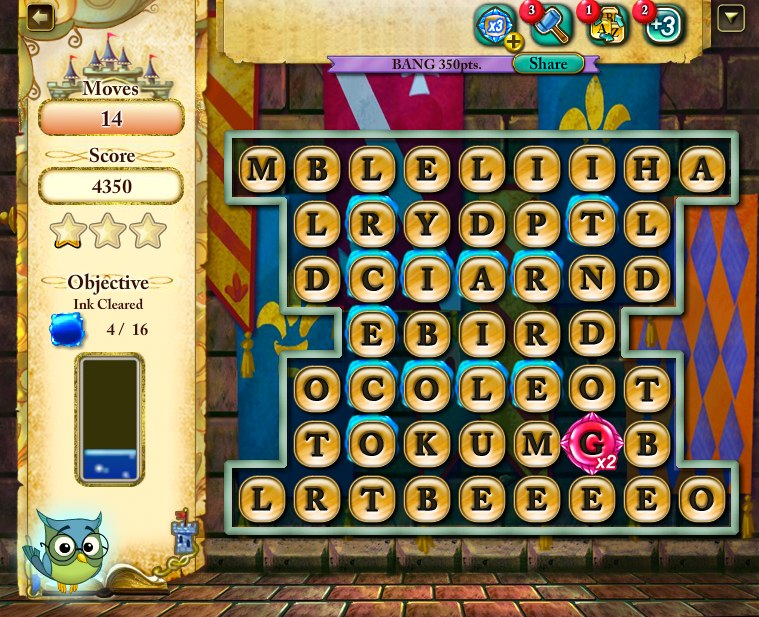Click the owl mascot helper

click(x=67, y=547)
